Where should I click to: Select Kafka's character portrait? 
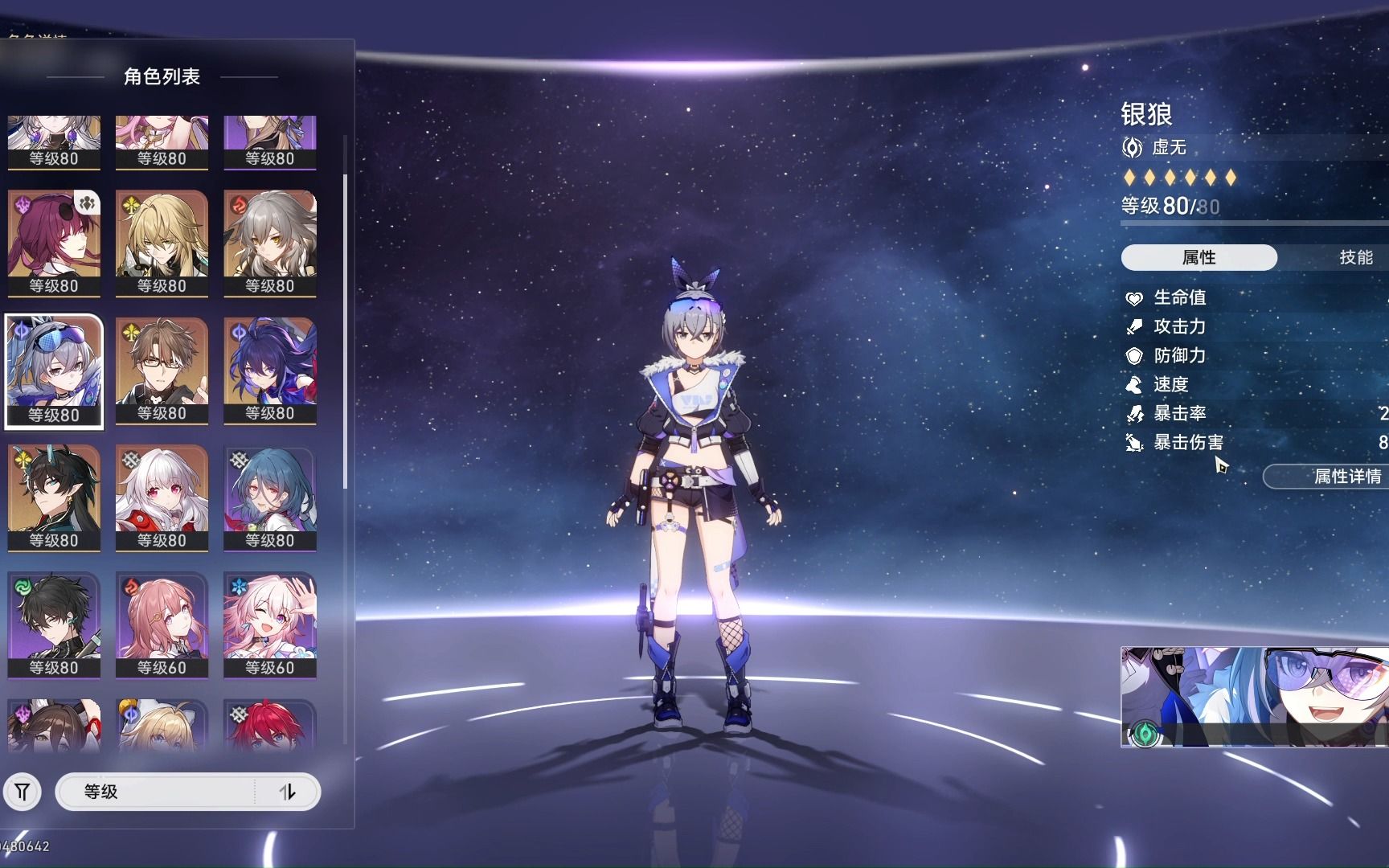click(x=54, y=243)
